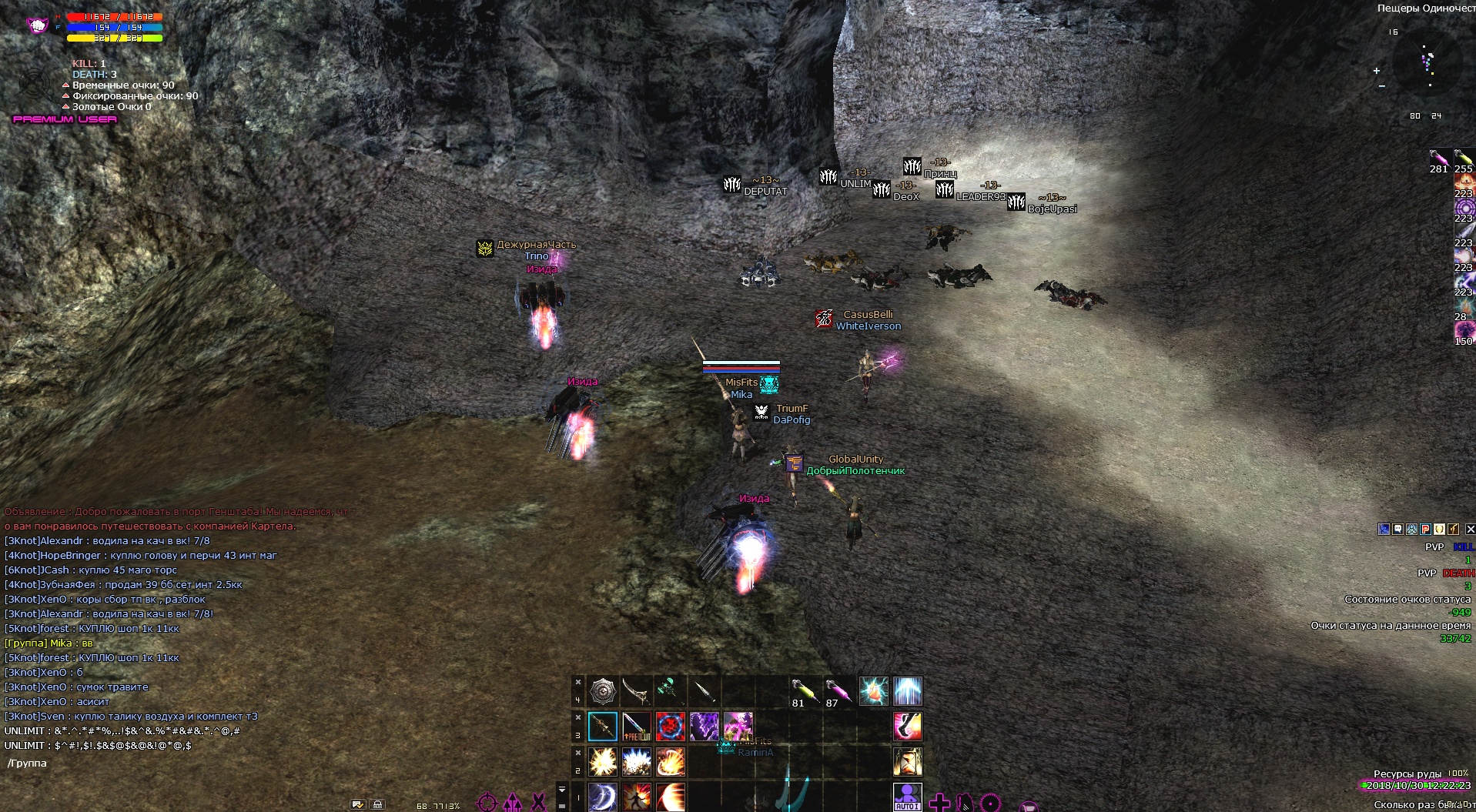The image size is (1476, 812).
Task: Click the PREMIUM sword hotbar slot
Action: pos(637,726)
